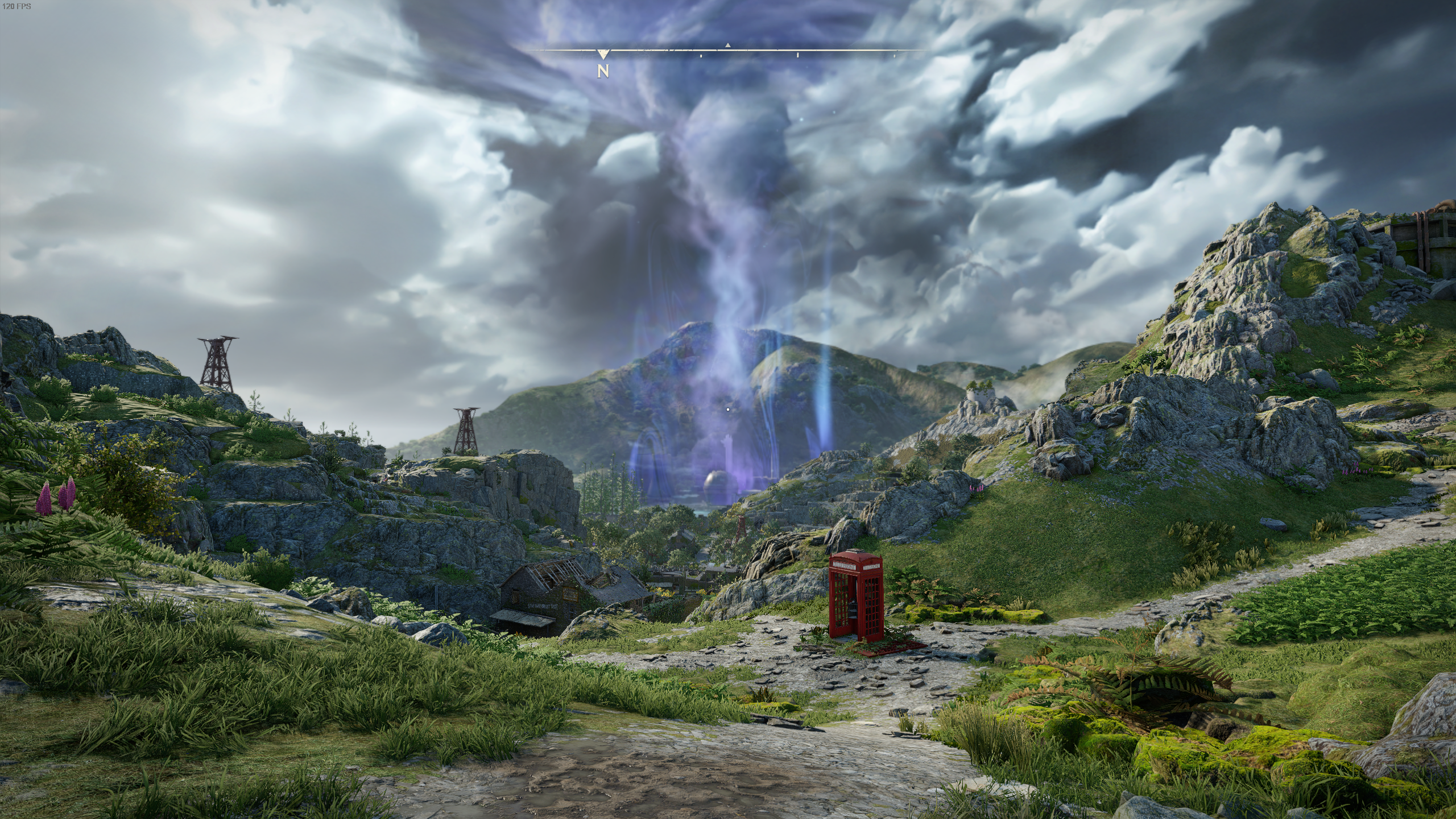This screenshot has height=819, width=1456.
Task: Select the triangle waypoint marker on compass
Action: pyautogui.click(x=727, y=45)
